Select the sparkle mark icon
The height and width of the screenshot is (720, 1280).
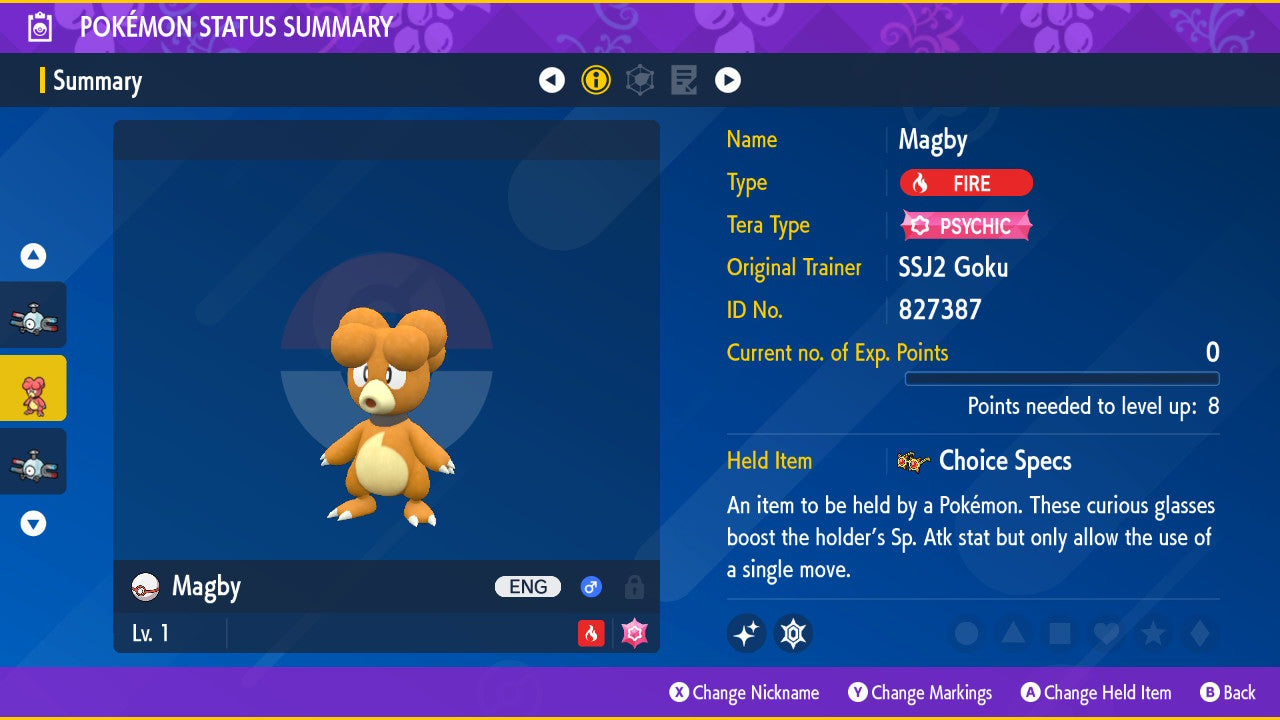click(x=747, y=633)
